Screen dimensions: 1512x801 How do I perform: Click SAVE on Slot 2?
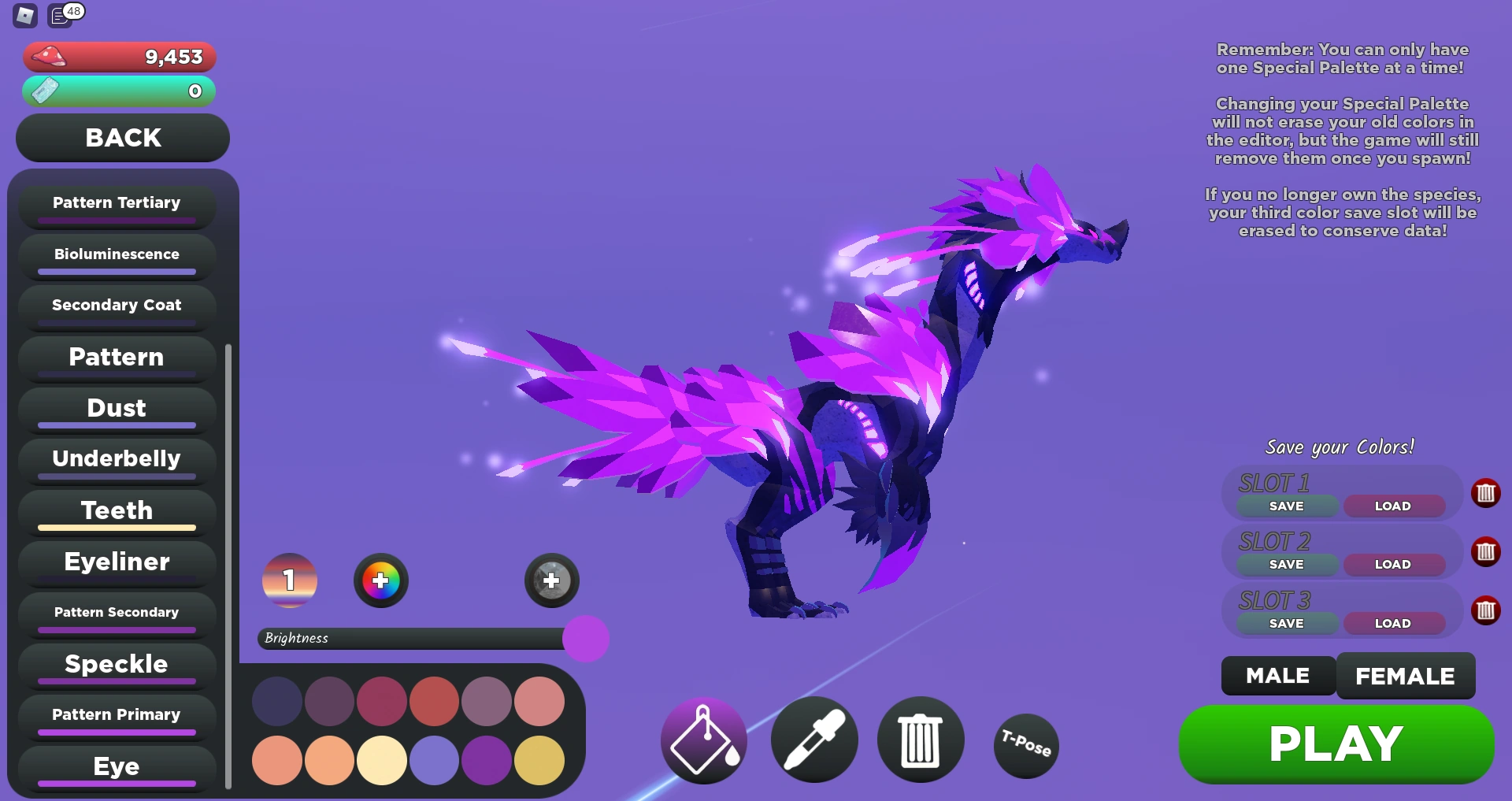[1286, 564]
